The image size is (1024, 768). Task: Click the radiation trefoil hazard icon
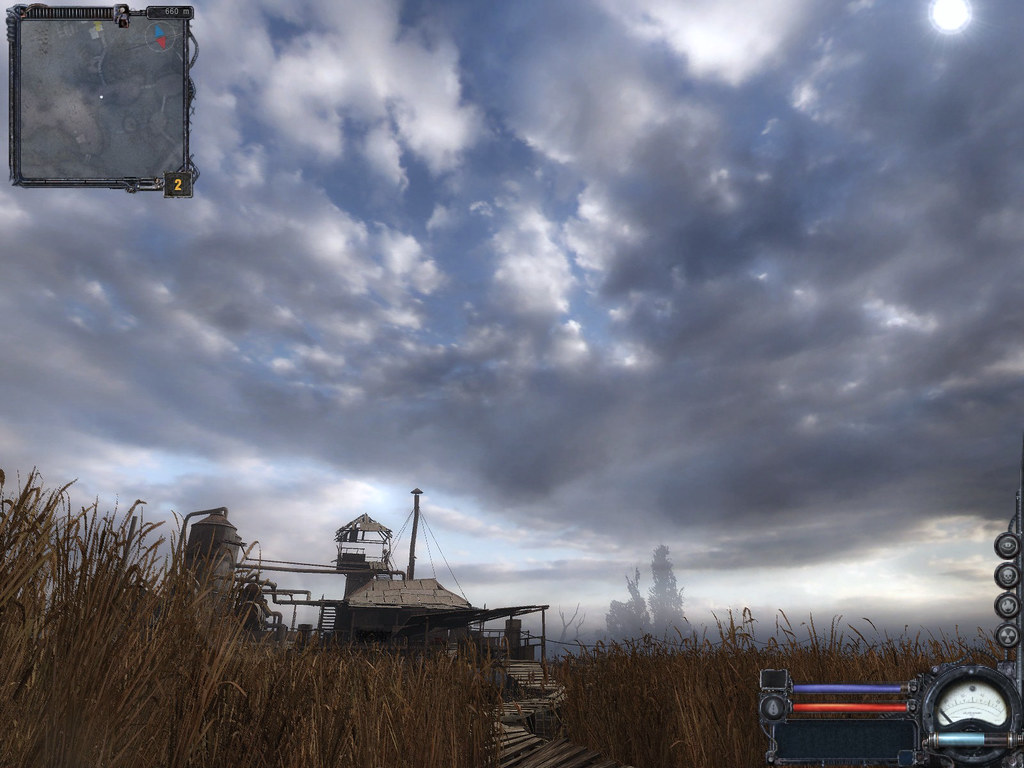coord(1007,635)
